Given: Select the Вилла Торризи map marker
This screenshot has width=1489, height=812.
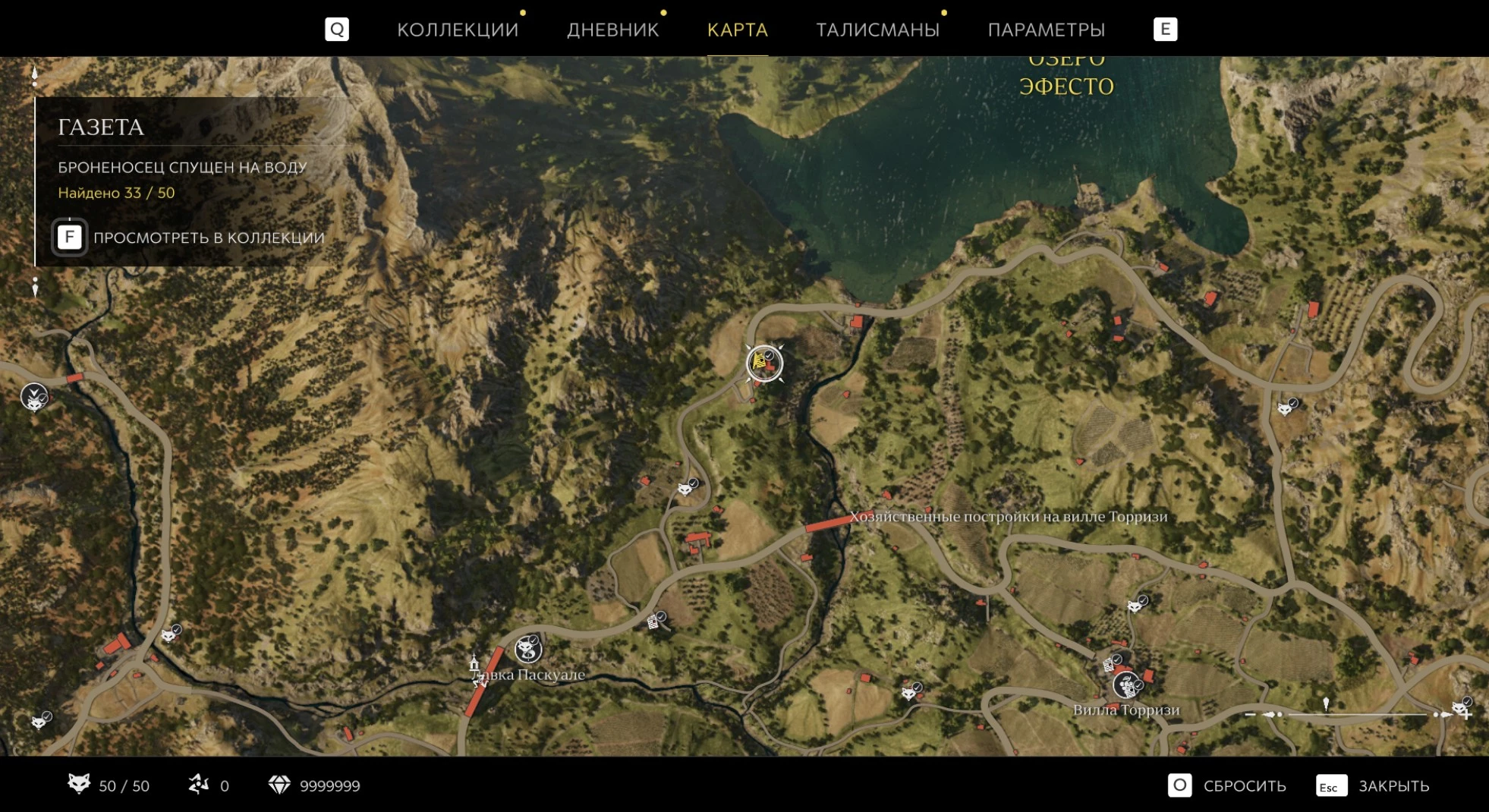Looking at the screenshot, I should tap(1127, 685).
